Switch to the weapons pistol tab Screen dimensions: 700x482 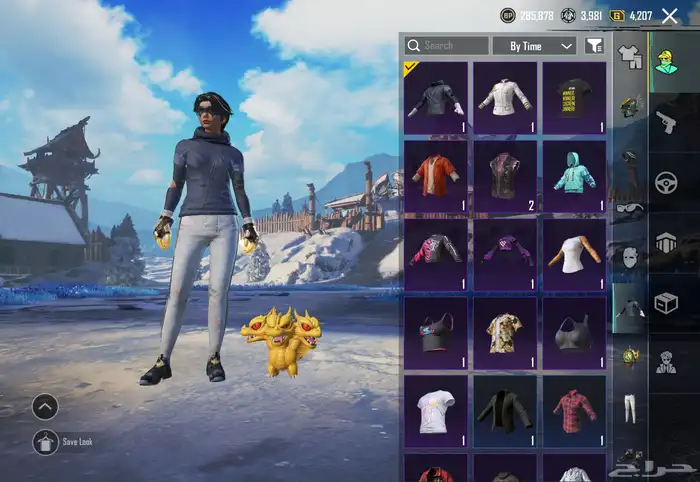pos(666,122)
